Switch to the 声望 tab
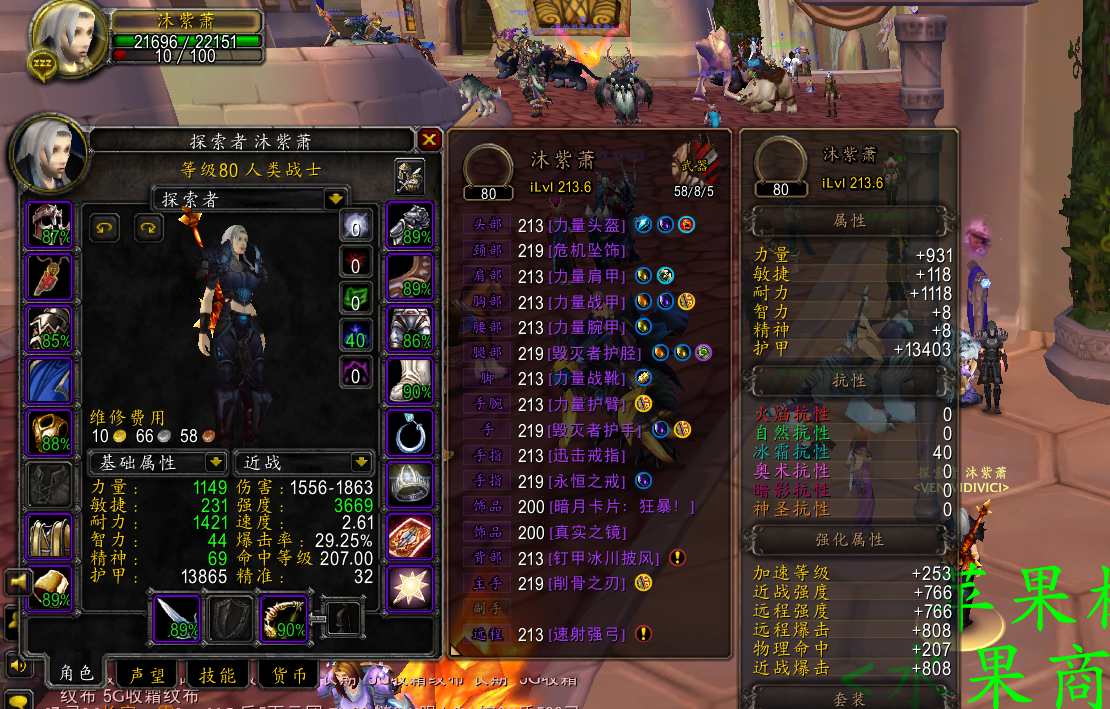The height and width of the screenshot is (709, 1110). (x=148, y=676)
